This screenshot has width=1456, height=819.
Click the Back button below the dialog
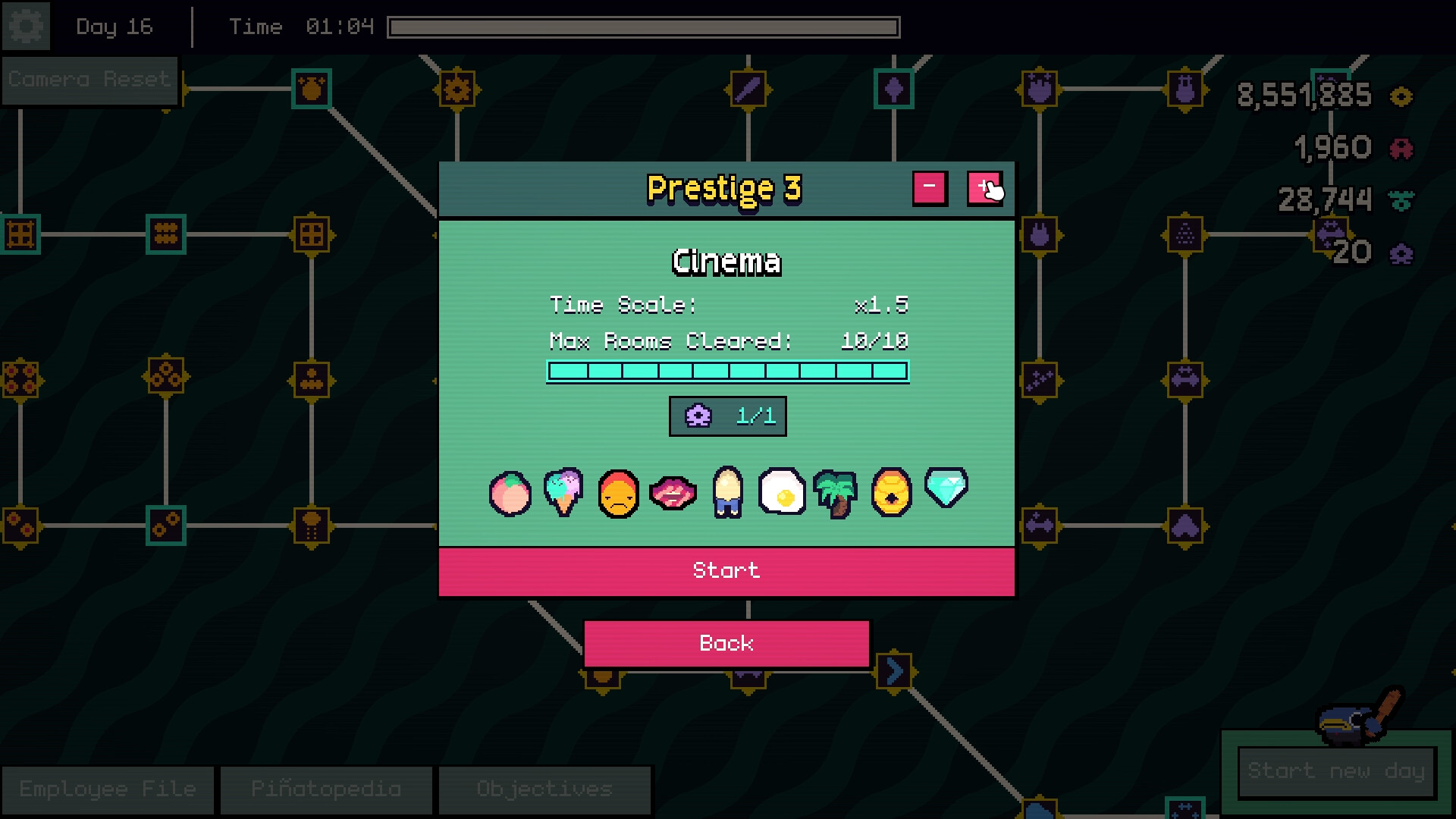pos(726,643)
